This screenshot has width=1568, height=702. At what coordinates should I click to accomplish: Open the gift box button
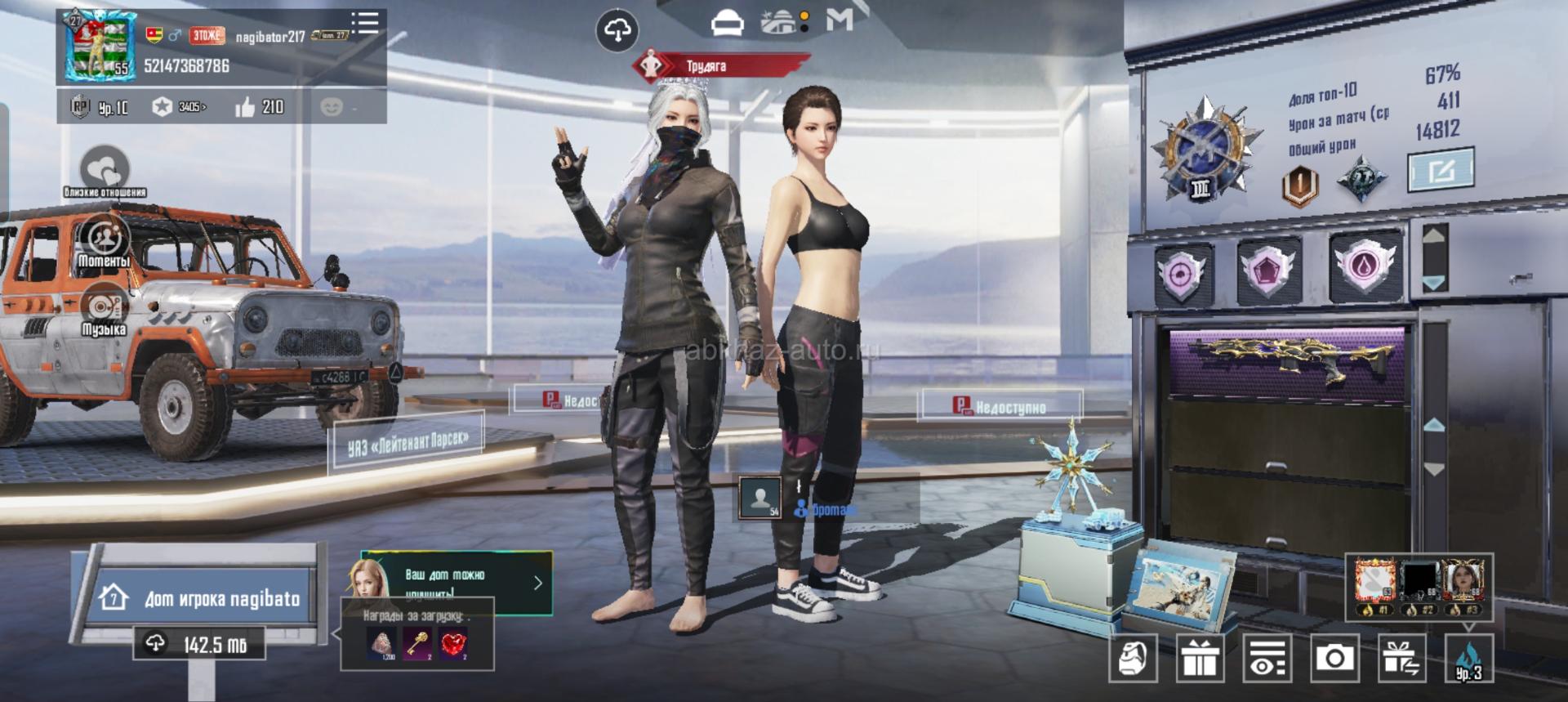(1200, 657)
